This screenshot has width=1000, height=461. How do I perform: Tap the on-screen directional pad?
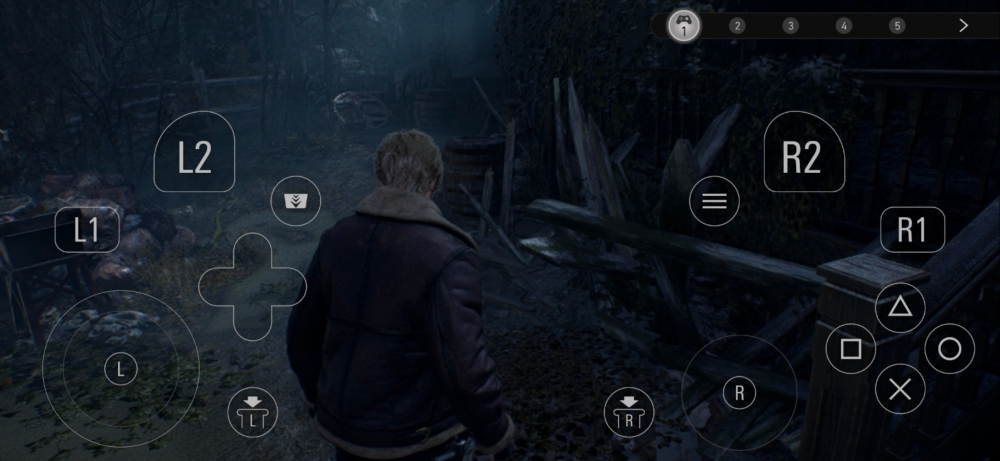(252, 287)
